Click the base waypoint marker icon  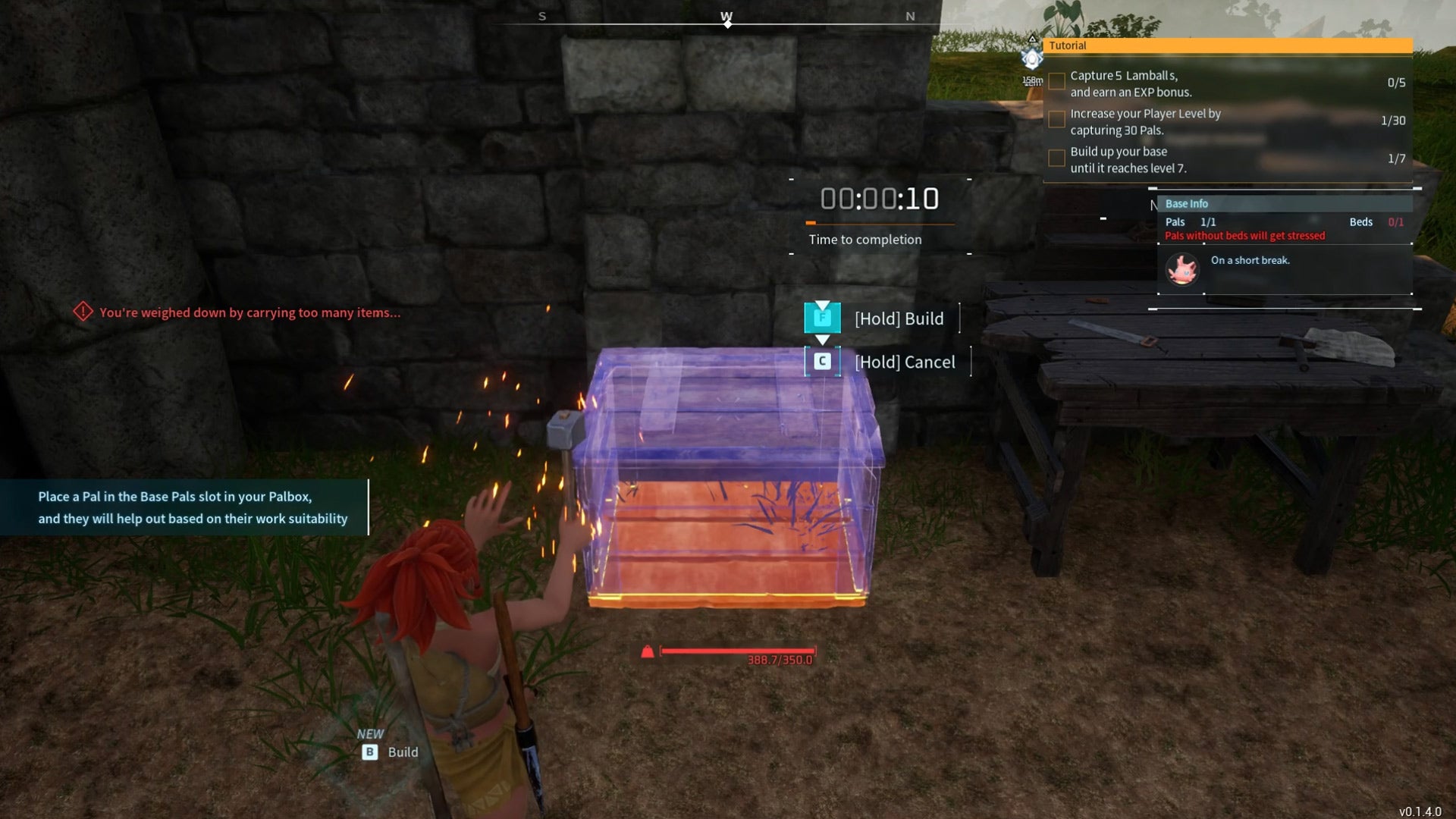click(1032, 58)
